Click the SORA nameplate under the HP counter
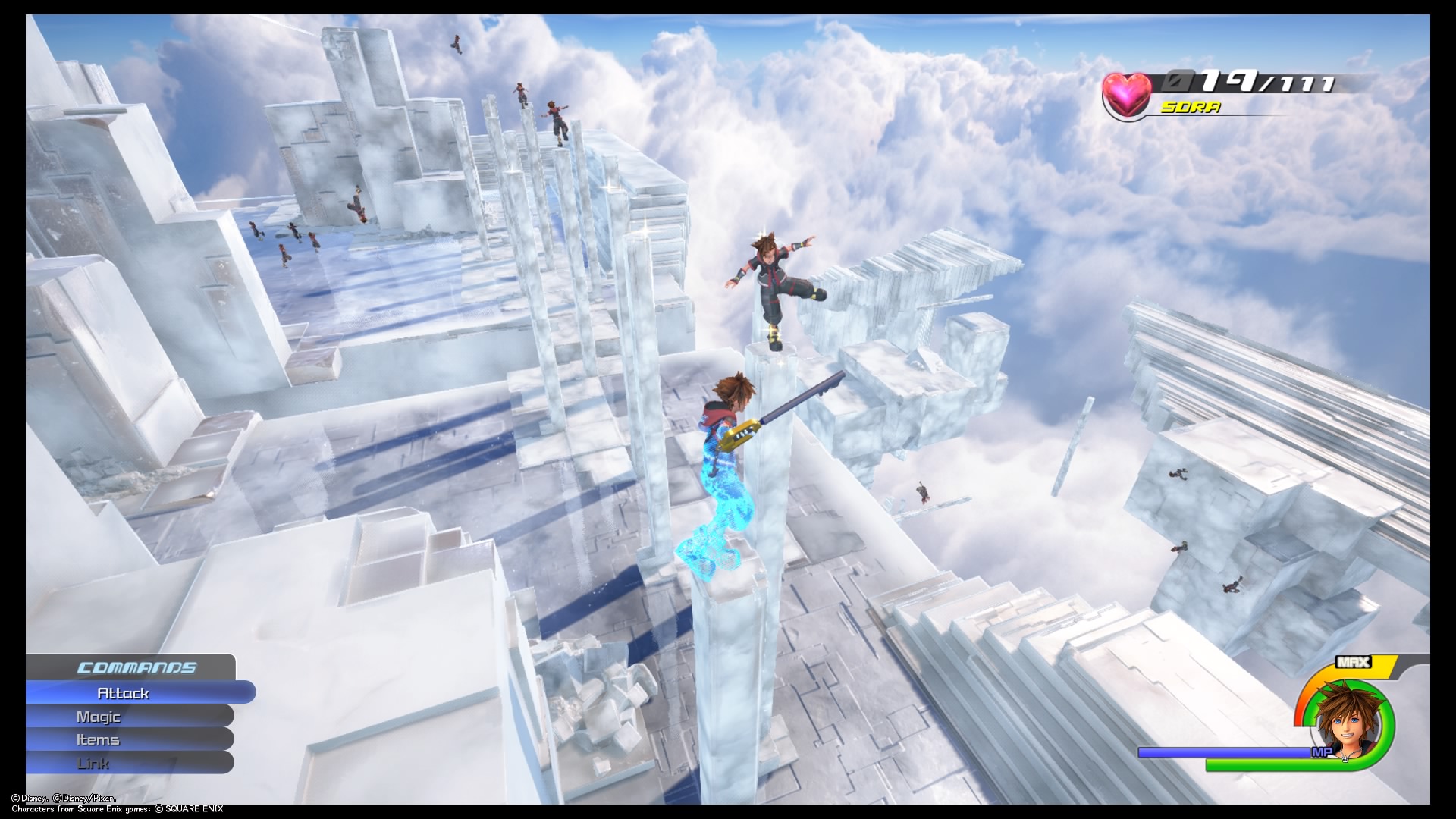This screenshot has height=819, width=1456. point(1191,108)
